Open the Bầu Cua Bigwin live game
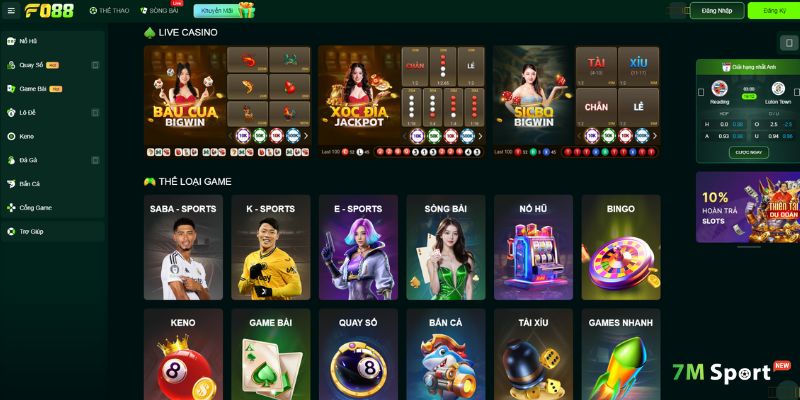 185,100
